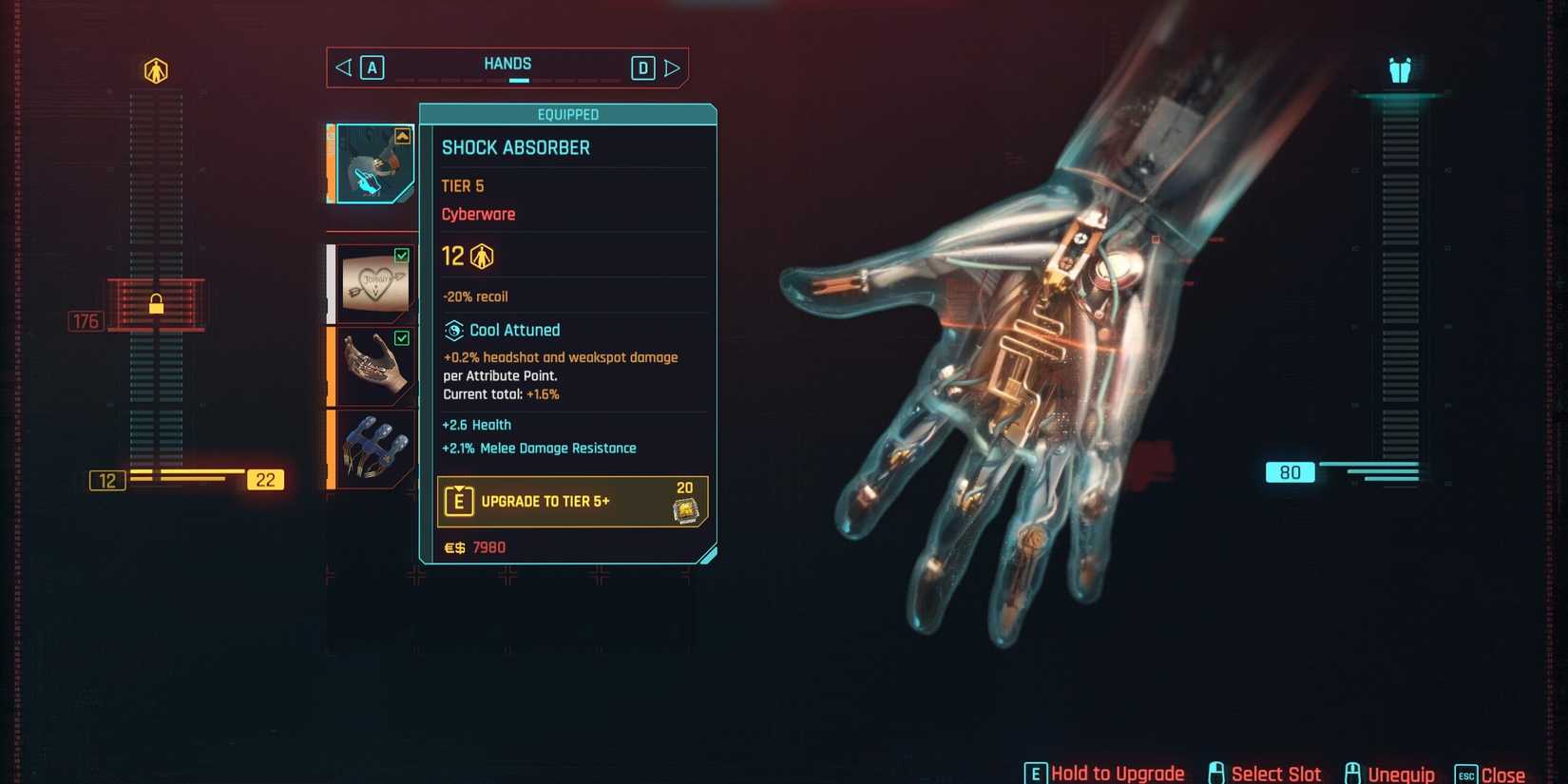Choose the heart tattoo cyberware item

pyautogui.click(x=373, y=283)
